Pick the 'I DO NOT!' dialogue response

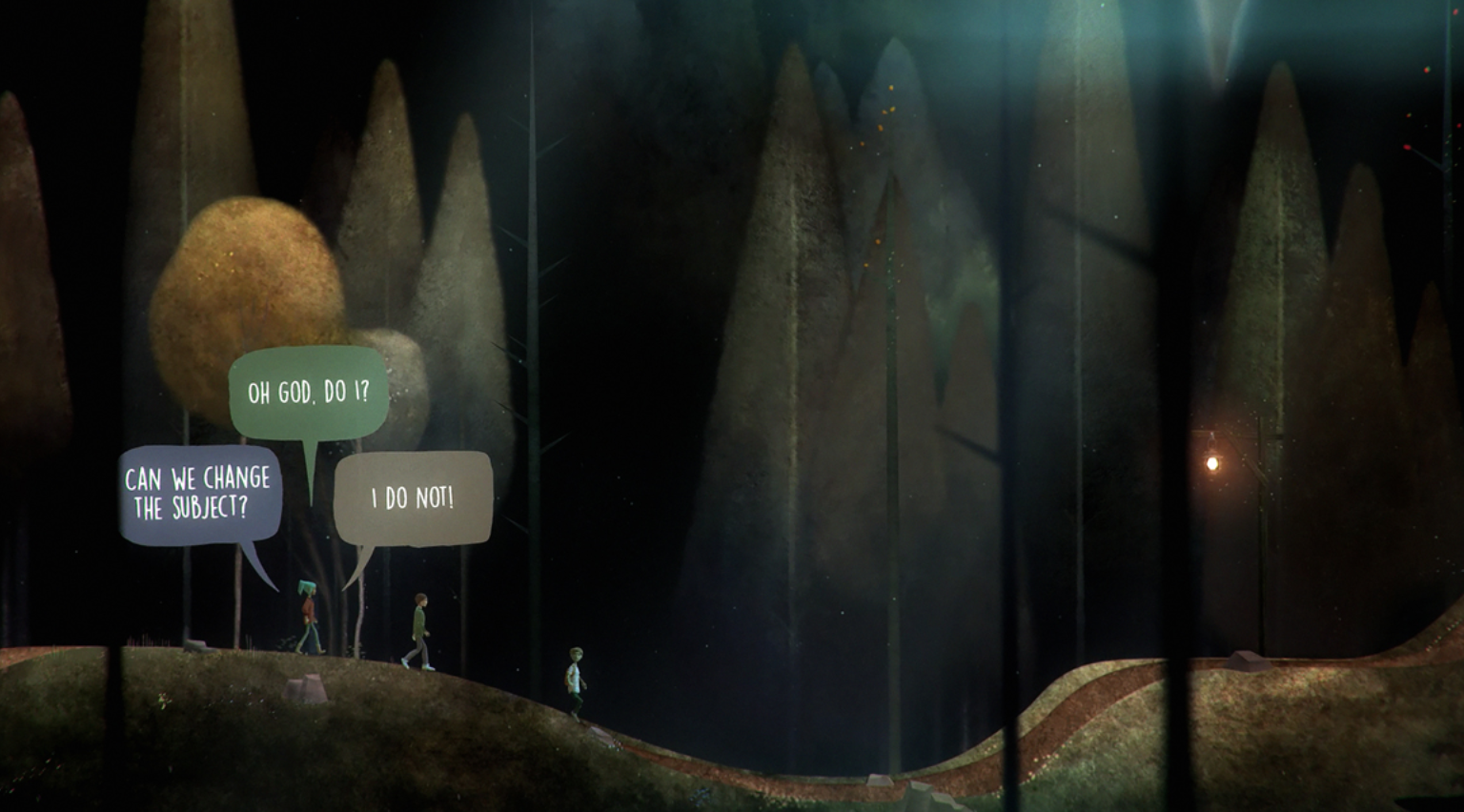tap(414, 495)
